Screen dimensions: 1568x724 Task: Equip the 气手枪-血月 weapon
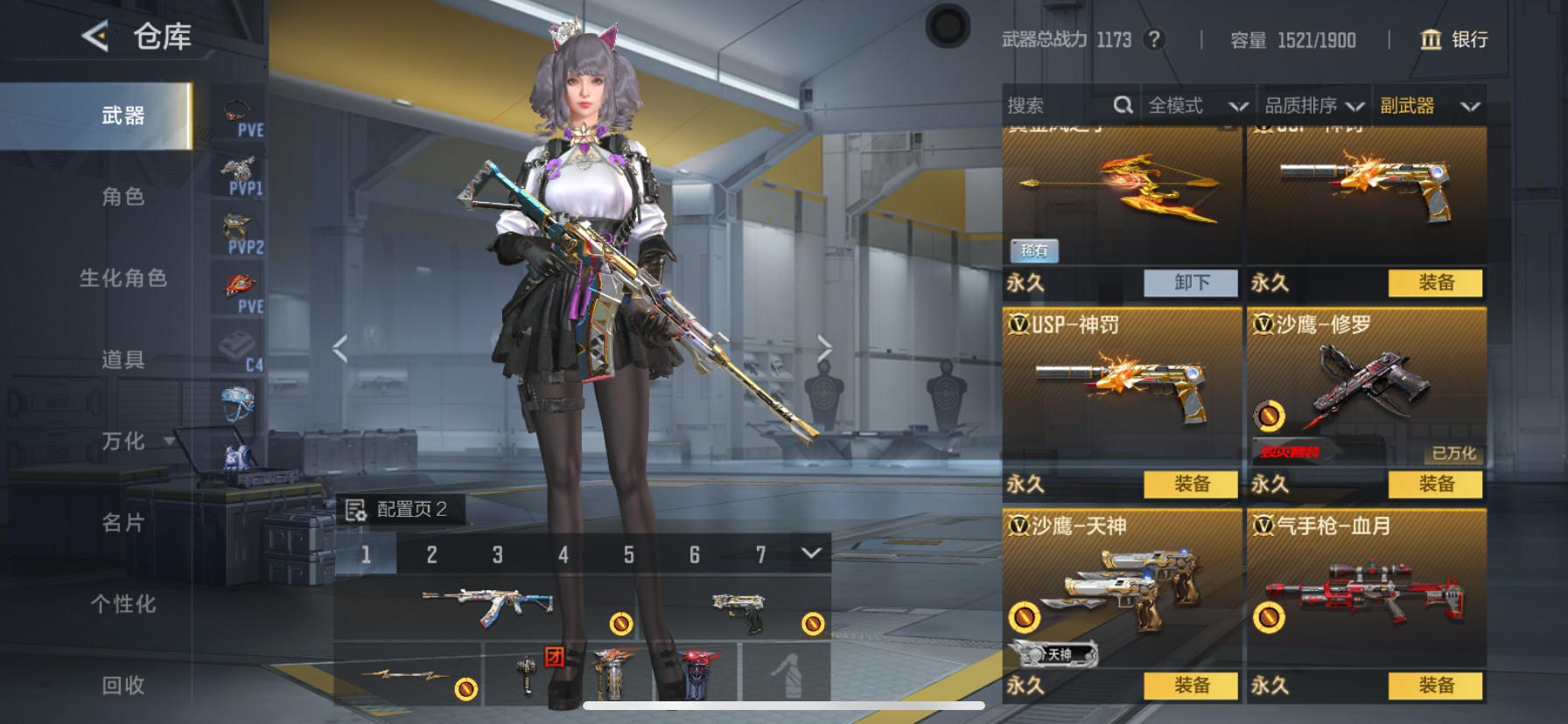pos(1436,685)
